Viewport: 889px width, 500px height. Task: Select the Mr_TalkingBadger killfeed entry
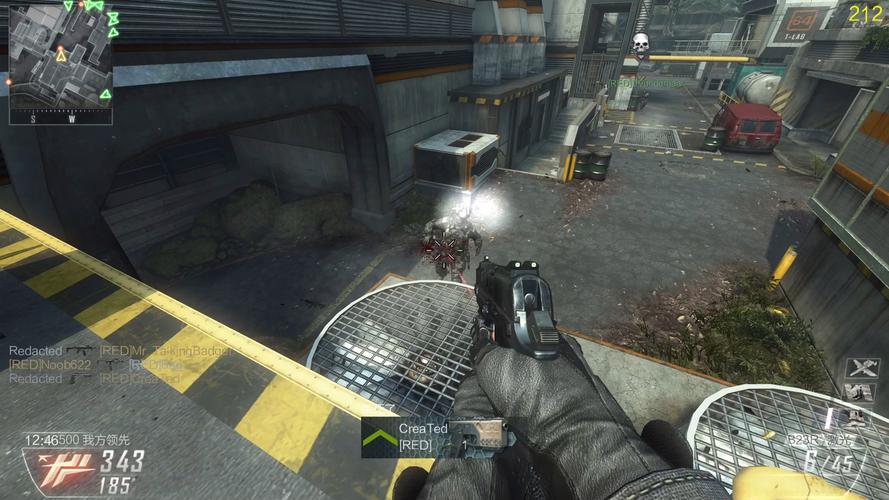(166, 351)
